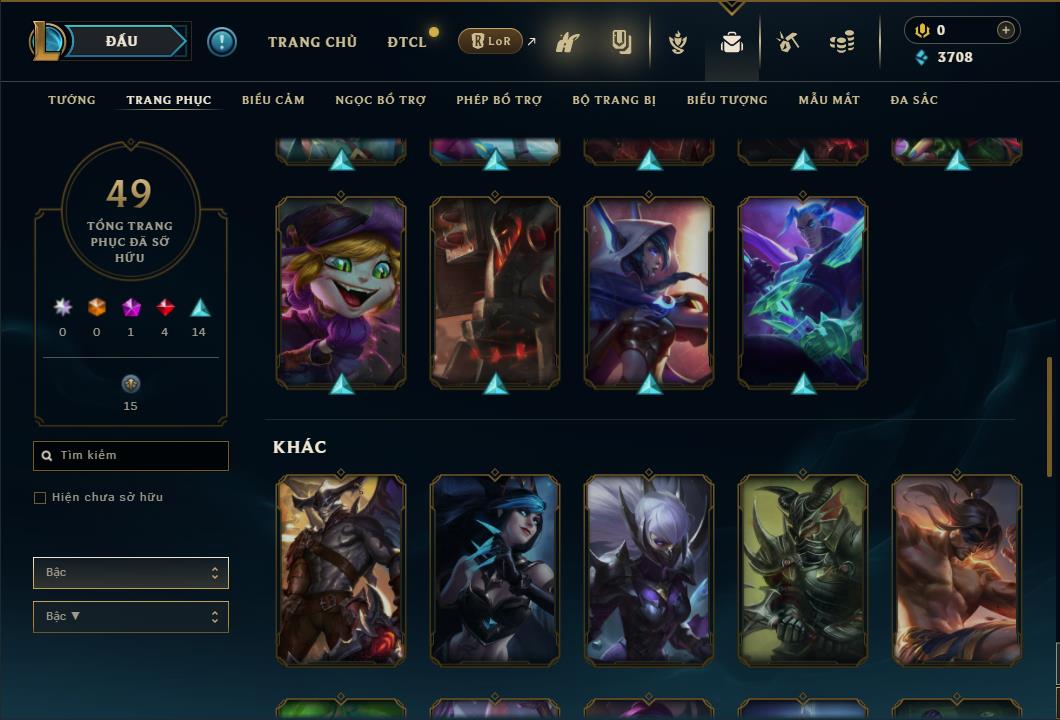Viewport: 1060px width, 720px height.
Task: Open the LoR link
Action: 491,42
